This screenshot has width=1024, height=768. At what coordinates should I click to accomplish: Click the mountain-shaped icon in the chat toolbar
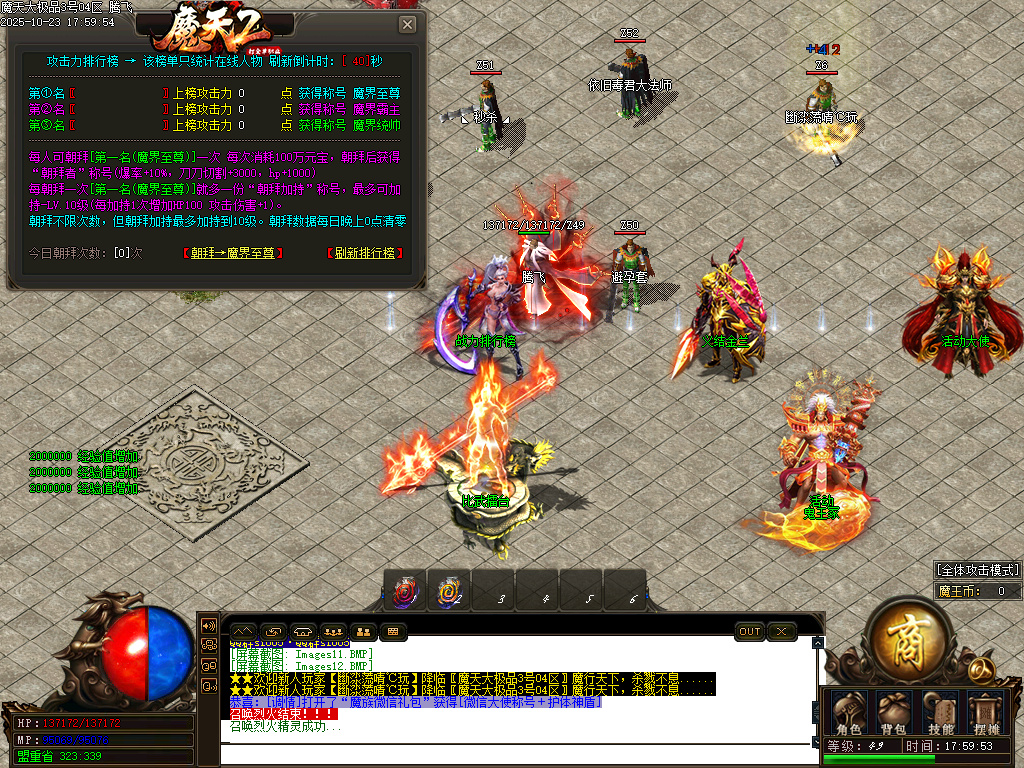click(x=243, y=631)
